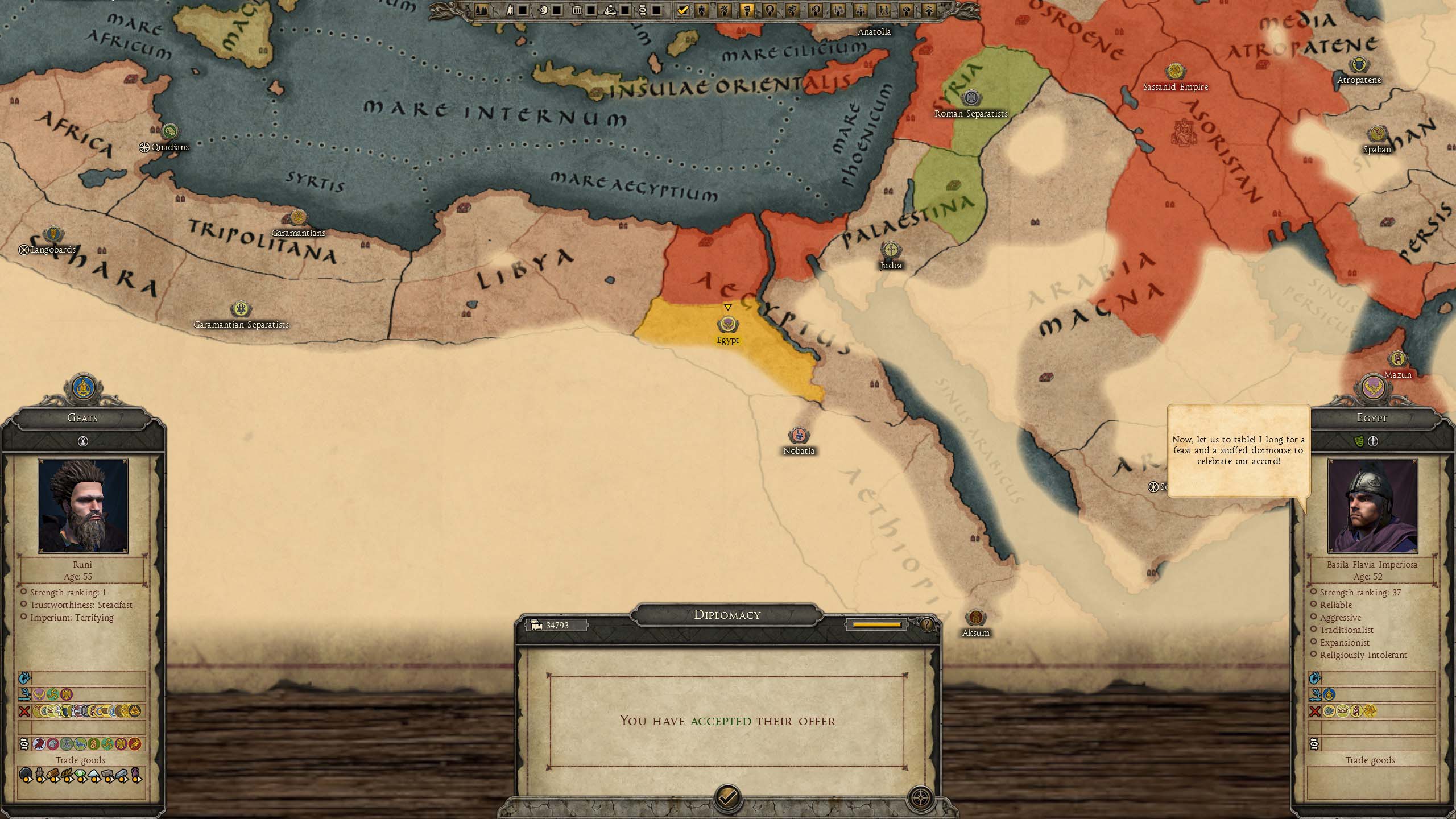
Task: Select the Mazun faction marker
Action: [x=1397, y=359]
